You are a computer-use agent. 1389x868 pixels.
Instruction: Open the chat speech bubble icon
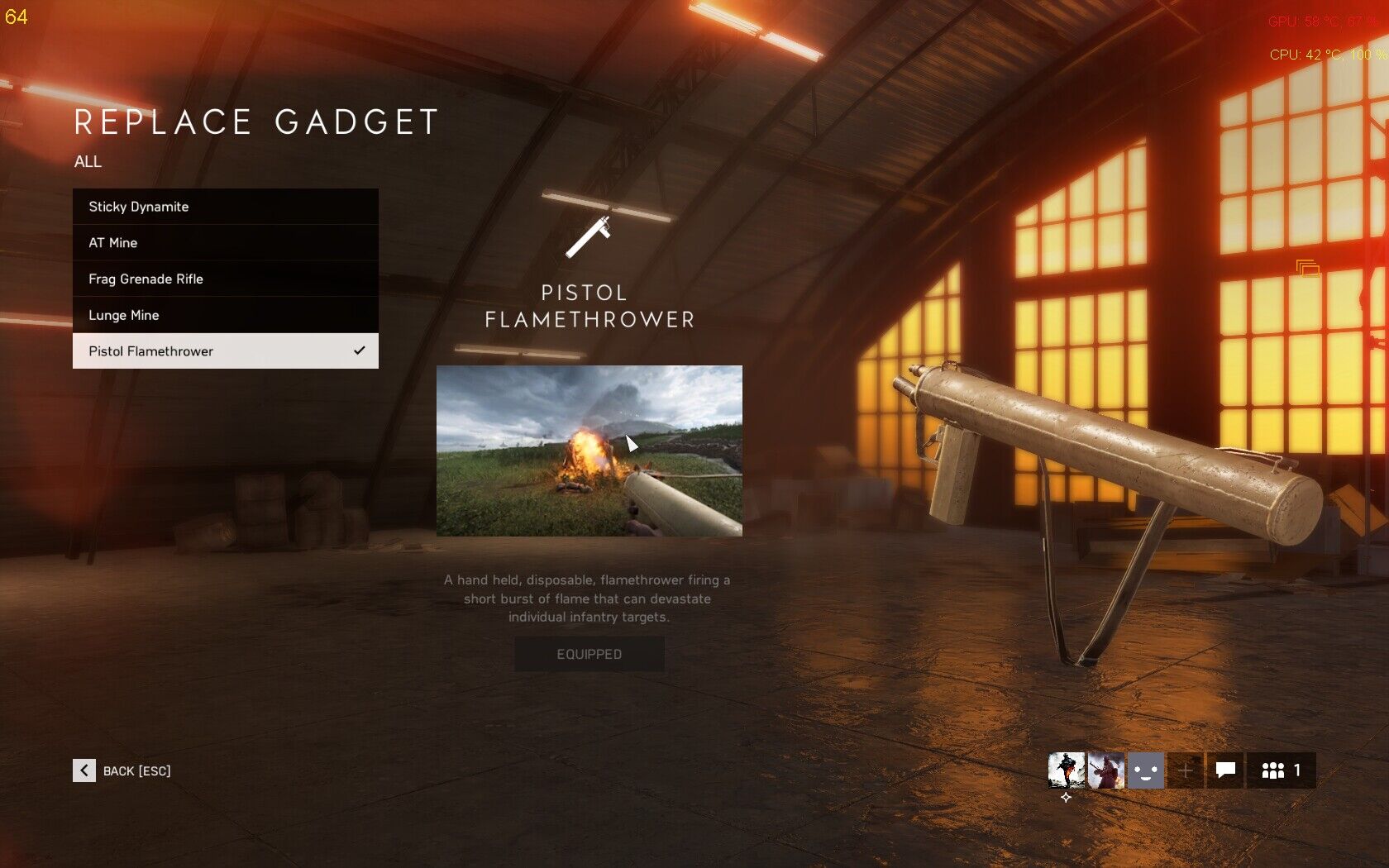[x=1225, y=770]
